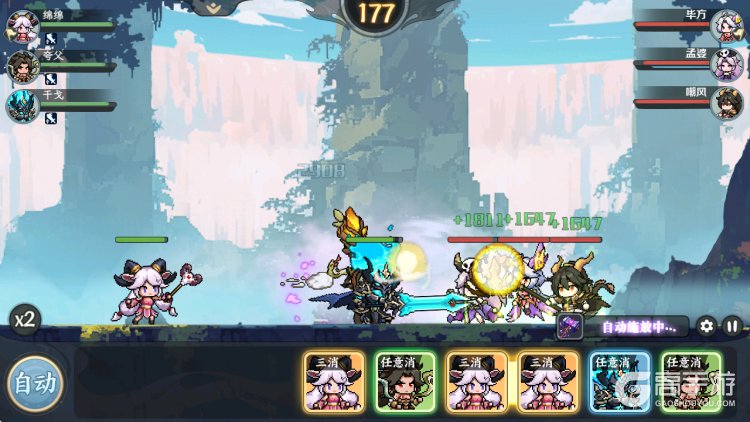Select enemy portrait 孟婆

coord(727,64)
